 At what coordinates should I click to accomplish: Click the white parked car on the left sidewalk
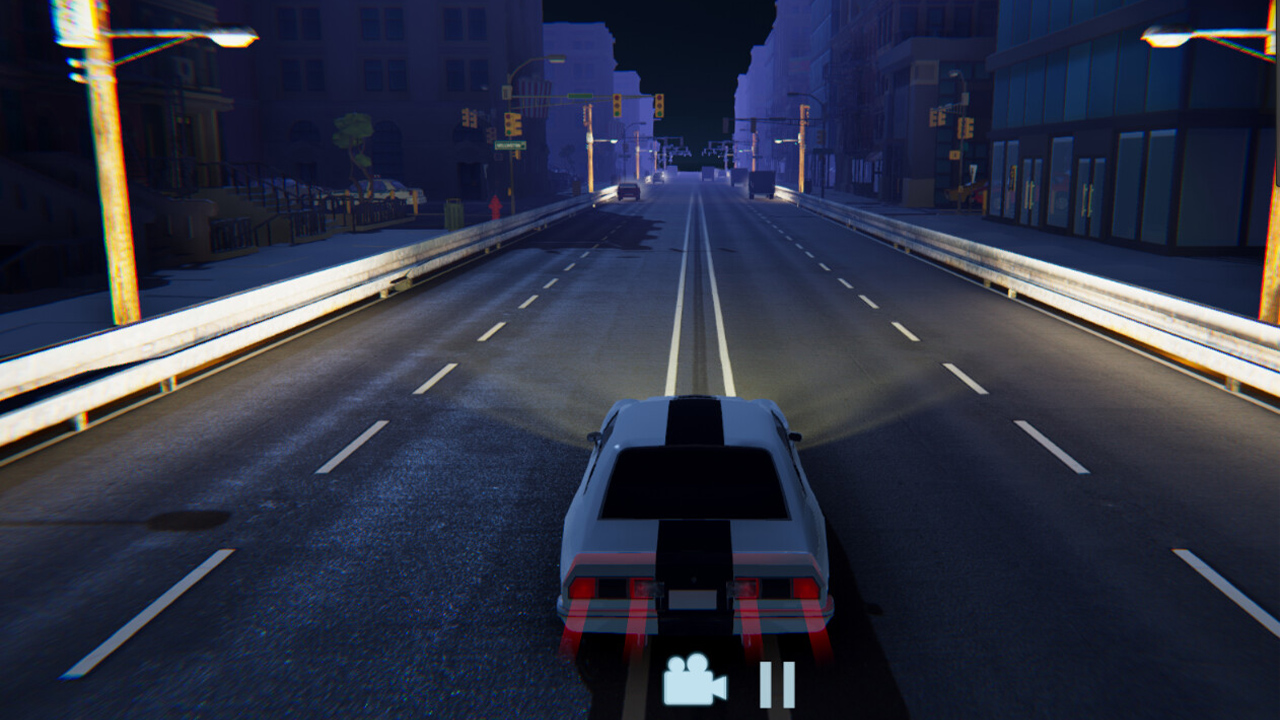(387, 188)
